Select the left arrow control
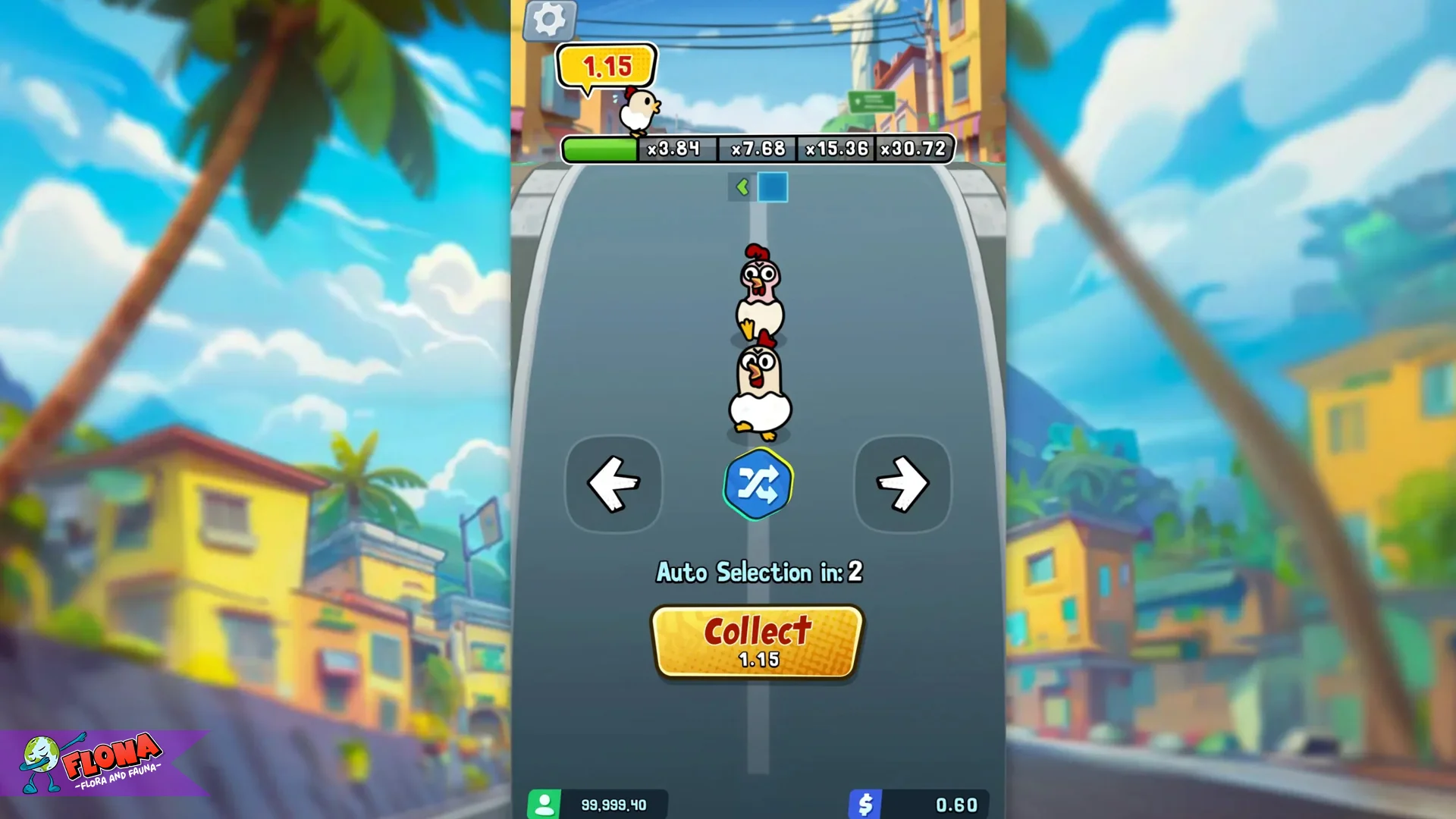The image size is (1456, 819). pyautogui.click(x=614, y=484)
